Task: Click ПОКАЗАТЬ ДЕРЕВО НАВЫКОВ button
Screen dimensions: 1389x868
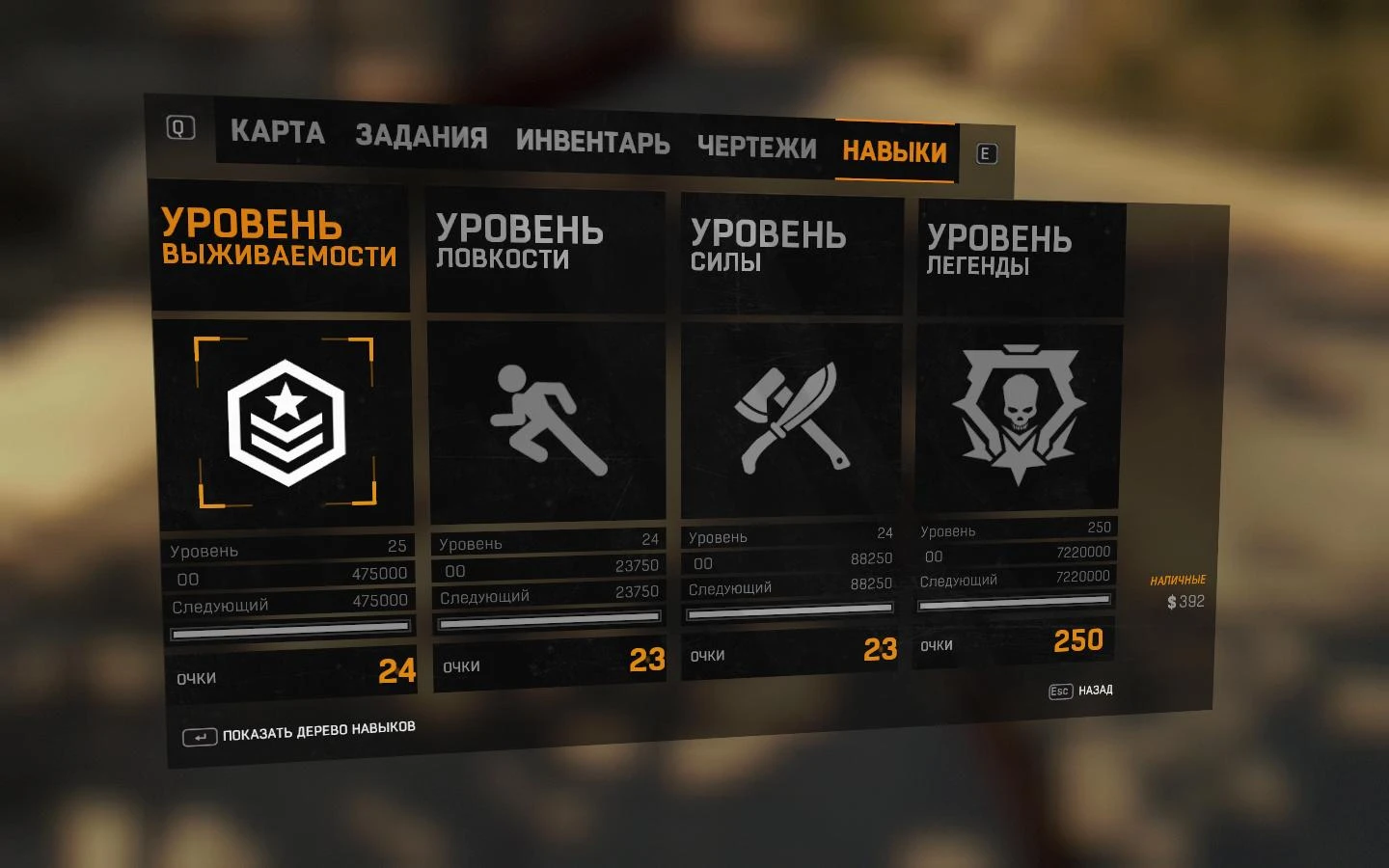Action: pos(318,730)
